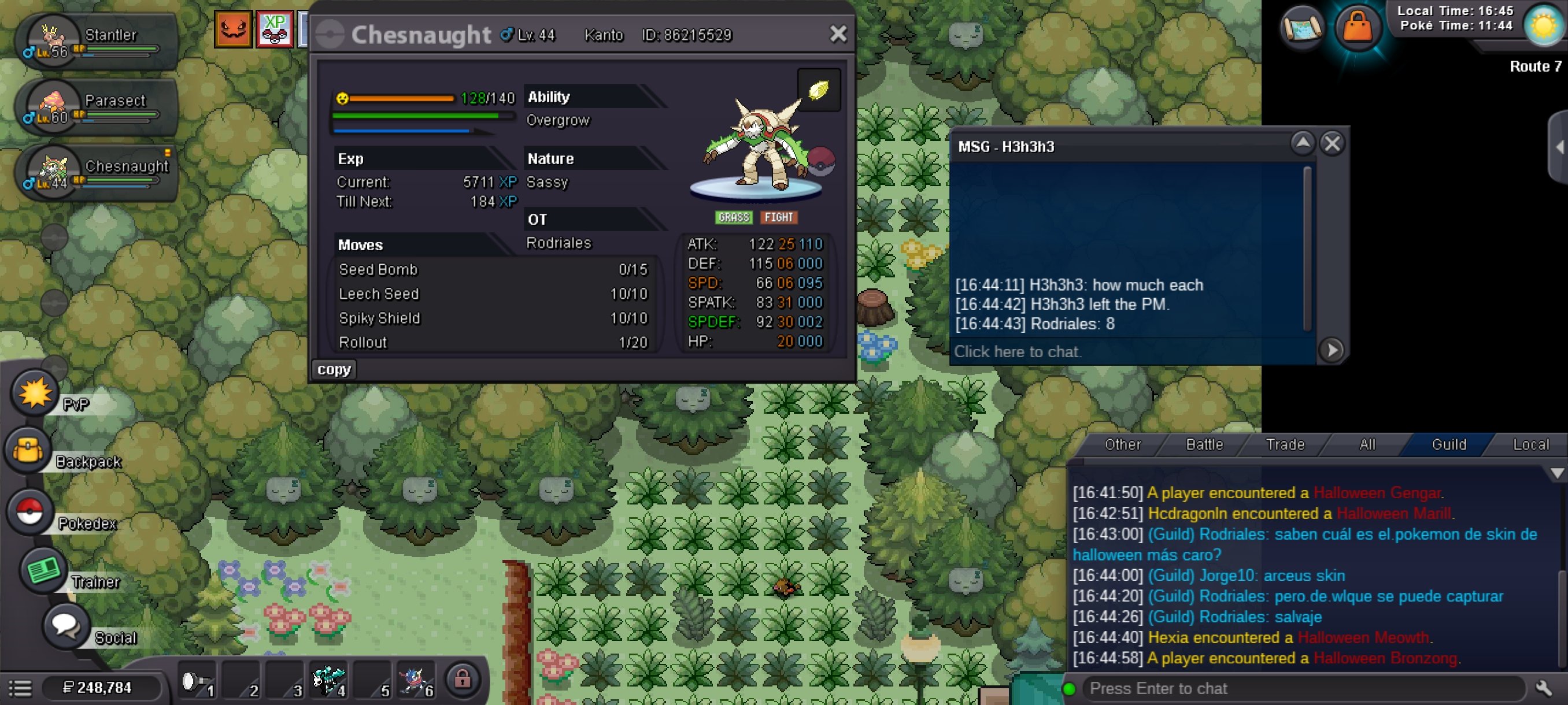Close the Chesnaught summary window
1568x705 pixels.
[x=838, y=34]
